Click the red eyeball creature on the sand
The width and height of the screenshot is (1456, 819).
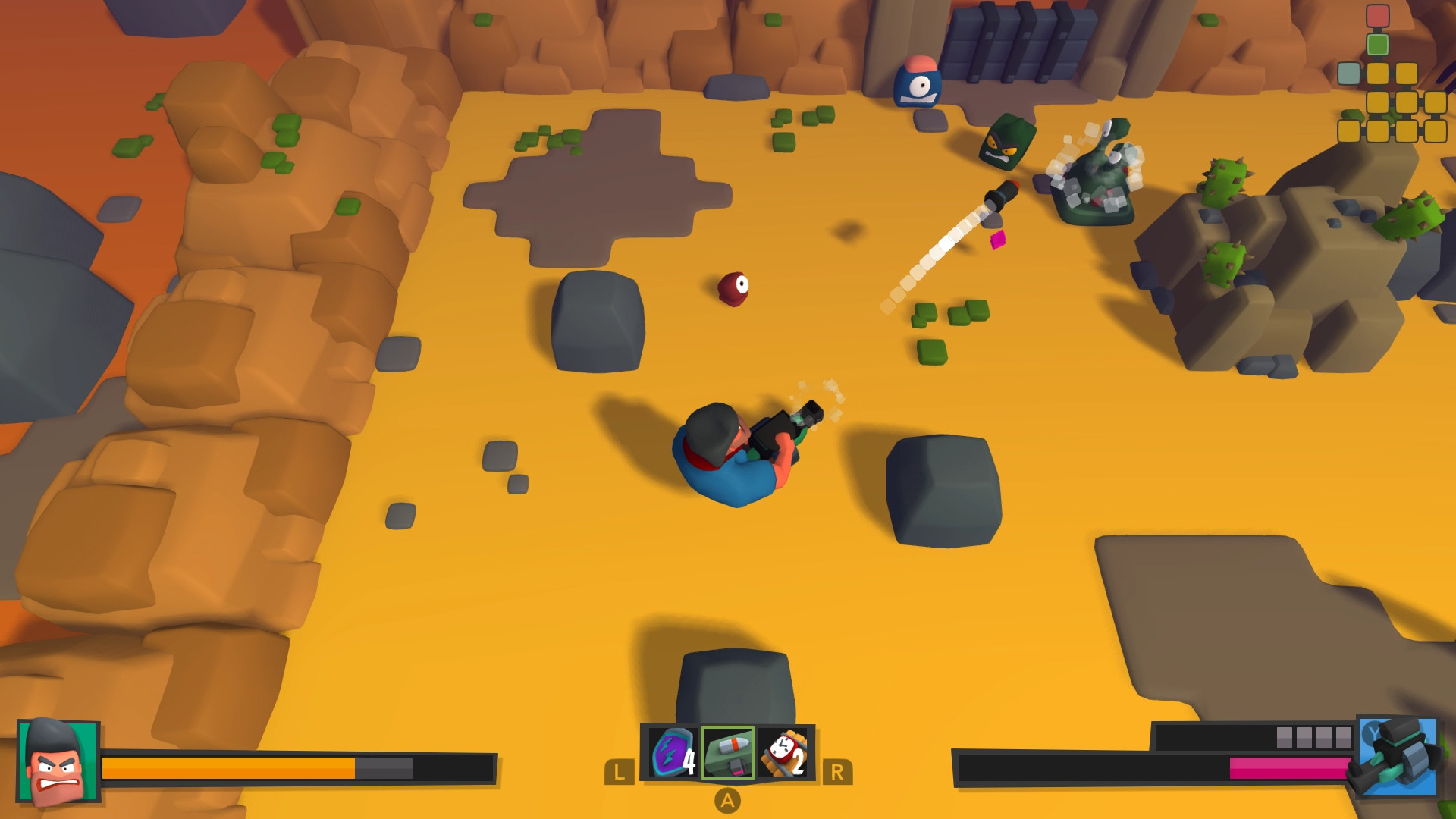tap(733, 289)
